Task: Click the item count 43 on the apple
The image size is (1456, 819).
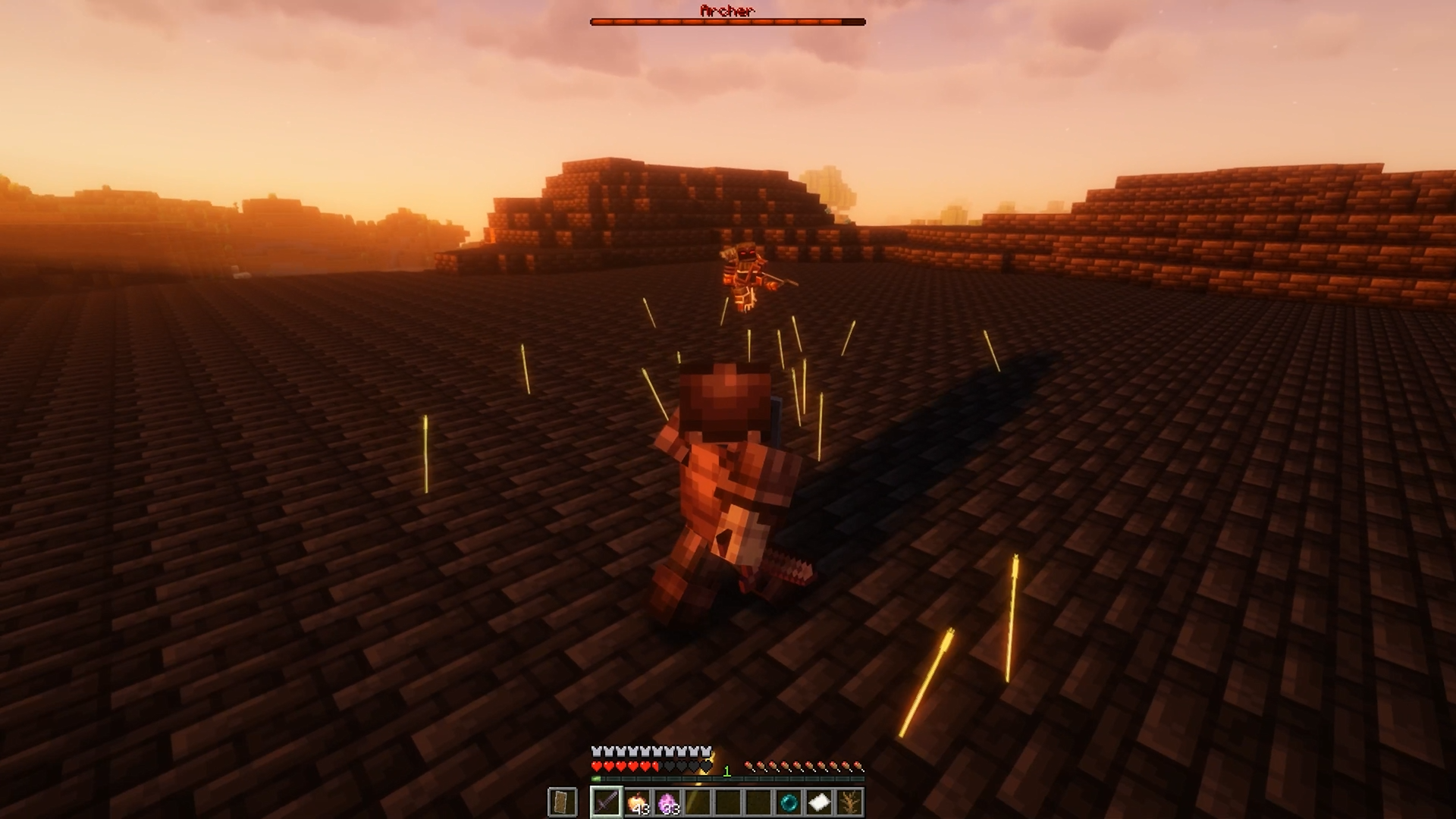Action: point(641,808)
